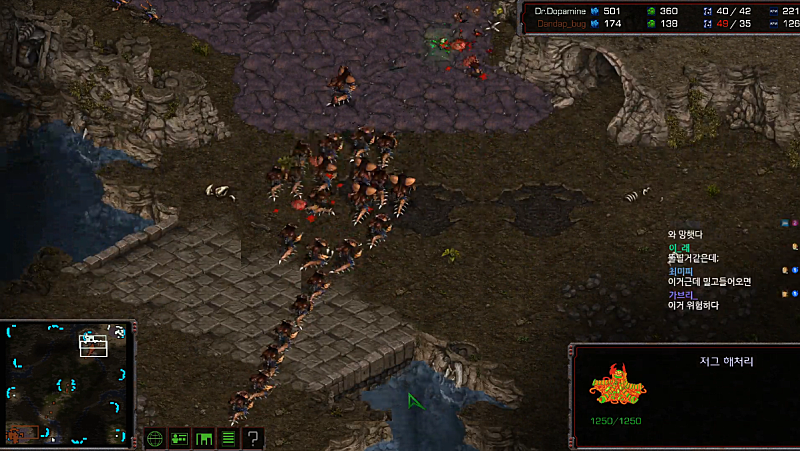Image resolution: width=800 pixels, height=451 pixels.
Task: Click the globe icon button
Action: click(155, 437)
